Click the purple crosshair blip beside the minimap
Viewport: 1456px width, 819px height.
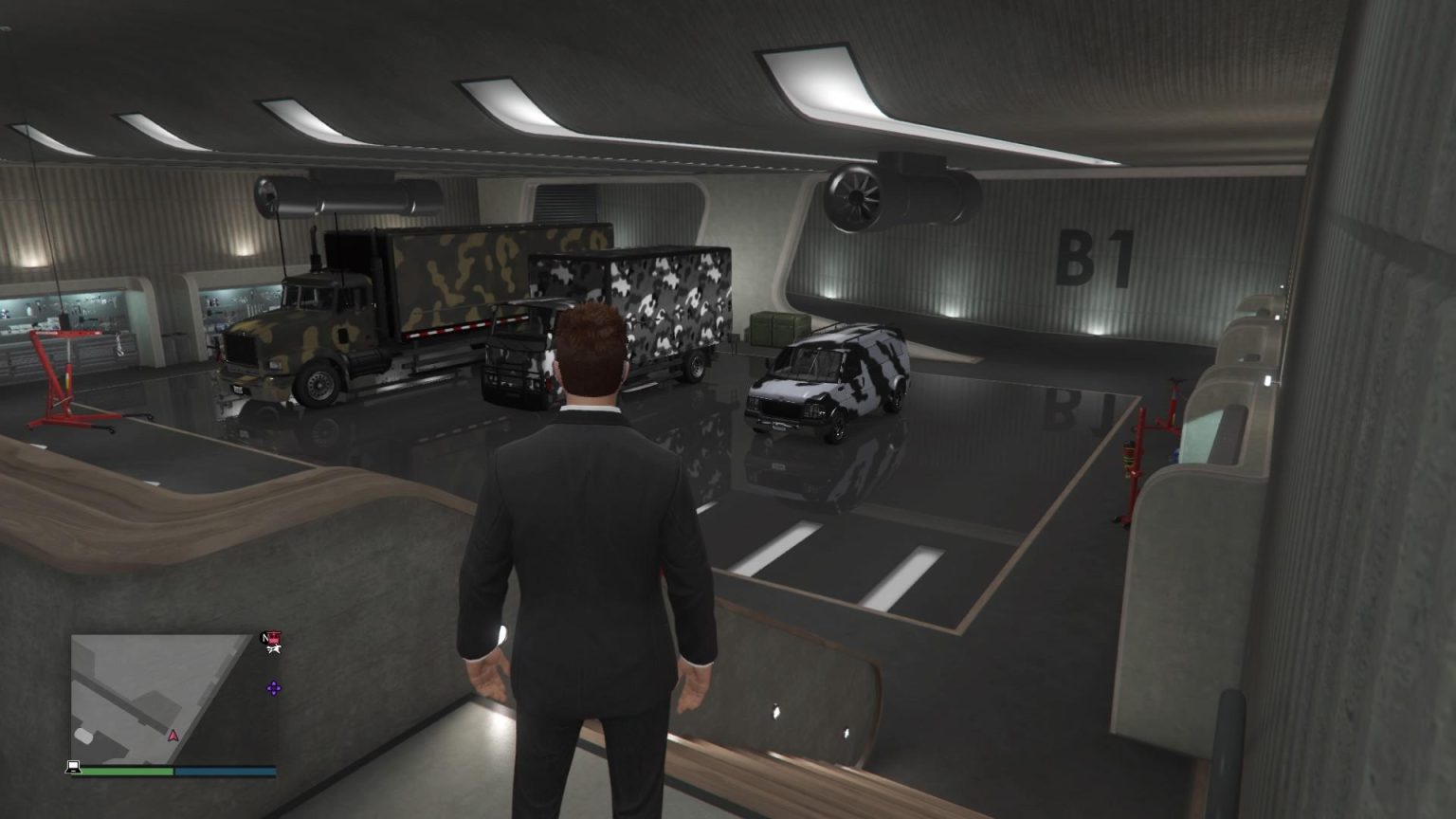[273, 689]
